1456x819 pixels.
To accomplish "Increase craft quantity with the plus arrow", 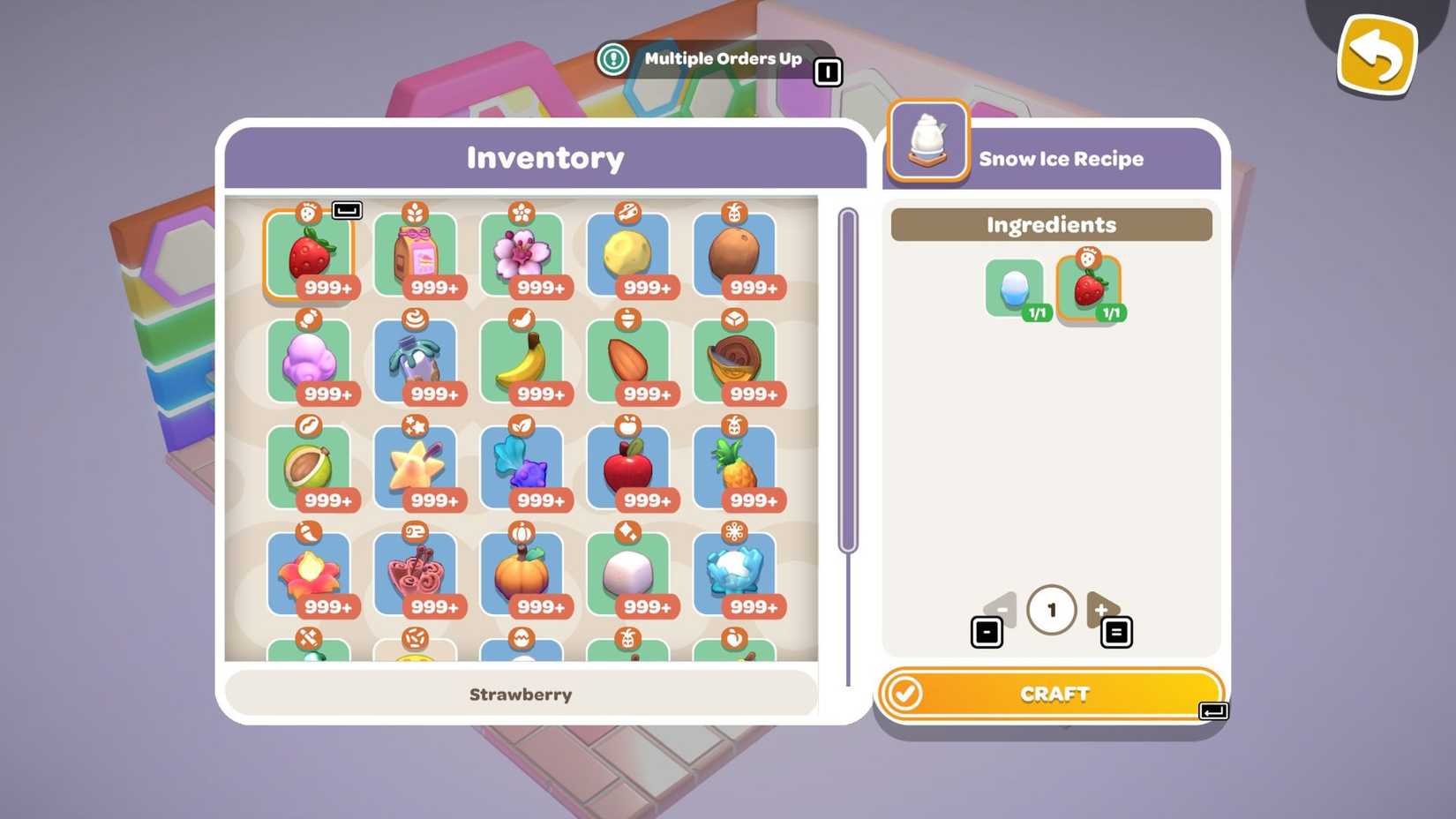I will point(1102,609).
